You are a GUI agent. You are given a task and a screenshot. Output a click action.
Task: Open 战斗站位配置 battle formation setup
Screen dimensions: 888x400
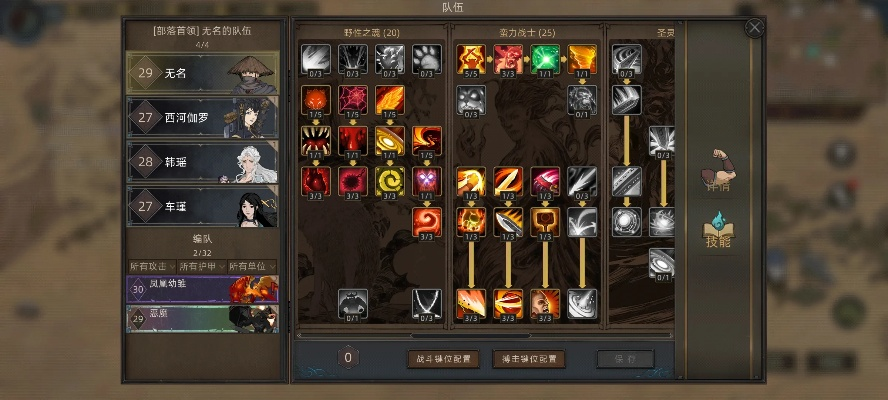pyautogui.click(x=442, y=359)
